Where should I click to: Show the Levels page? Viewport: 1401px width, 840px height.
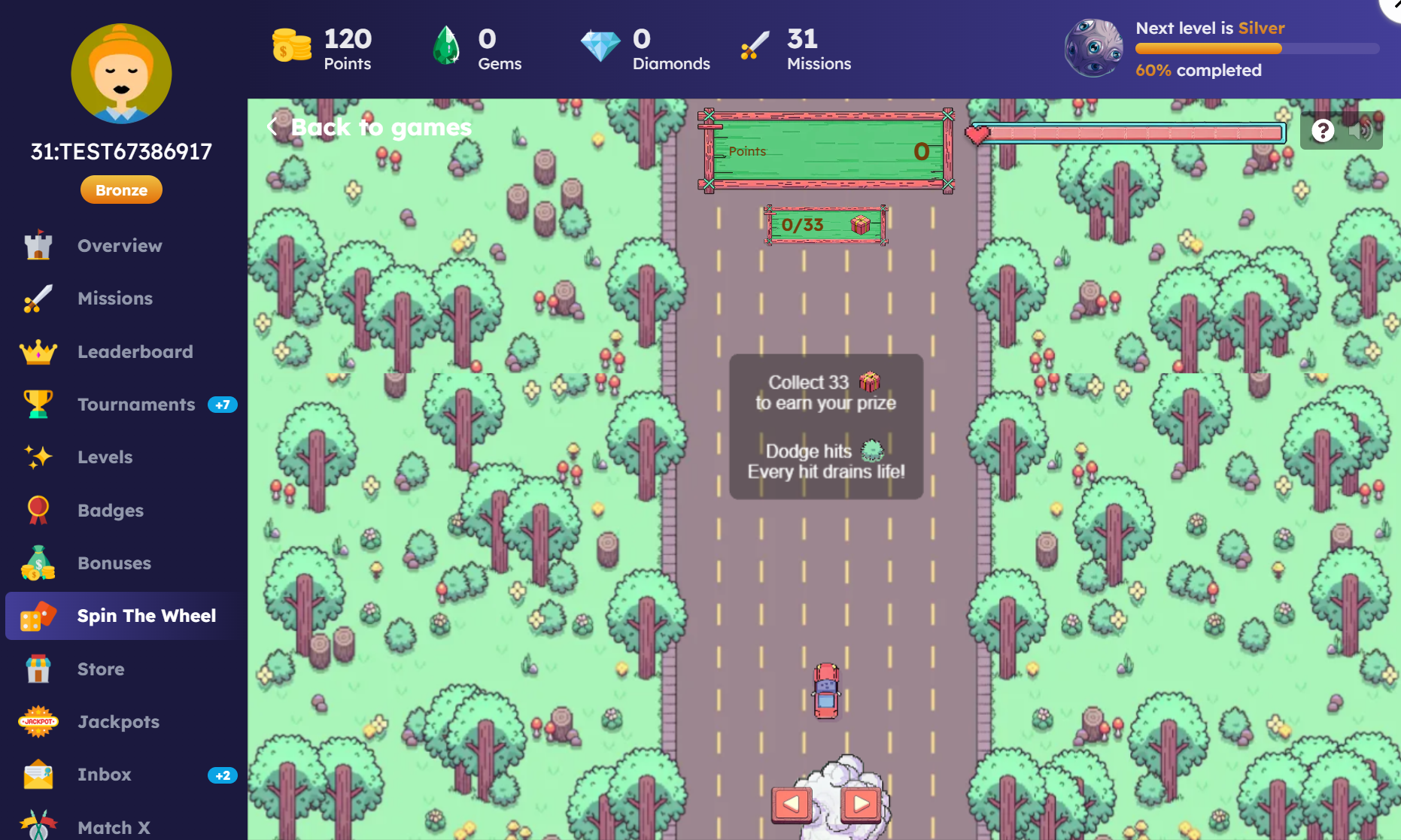105,457
